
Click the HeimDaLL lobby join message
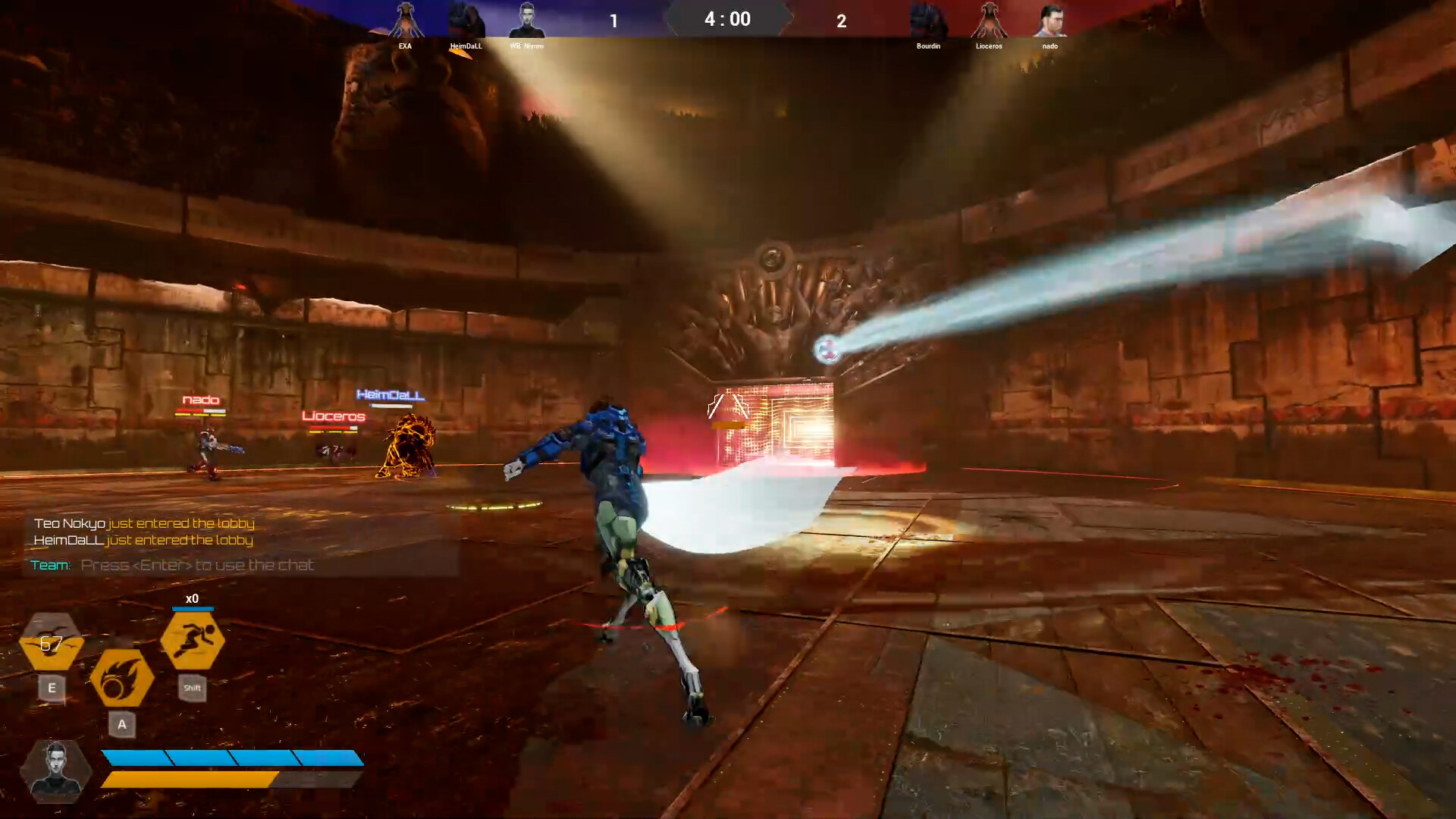coord(143,540)
